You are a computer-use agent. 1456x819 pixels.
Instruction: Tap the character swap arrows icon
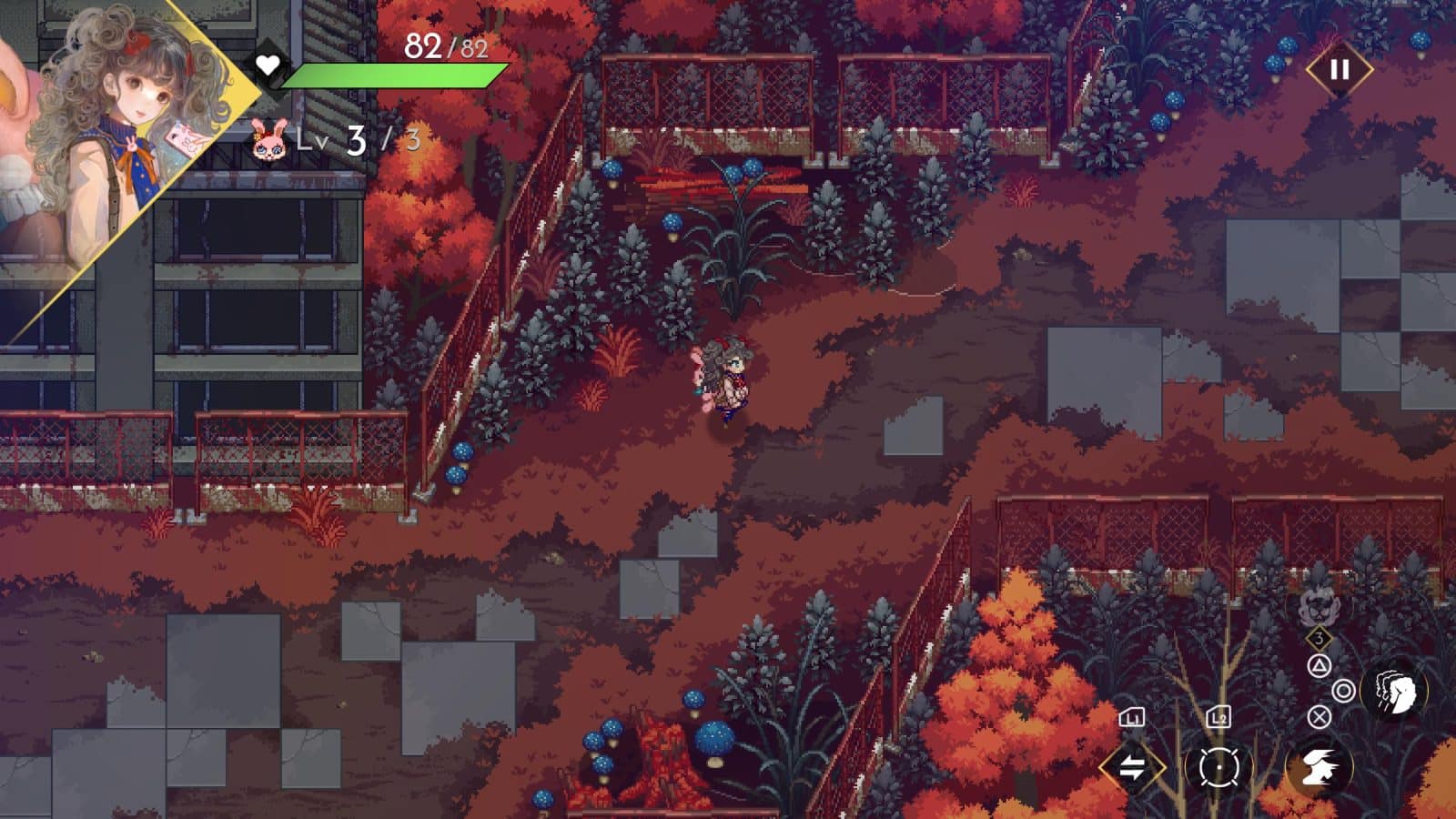pos(1131,767)
